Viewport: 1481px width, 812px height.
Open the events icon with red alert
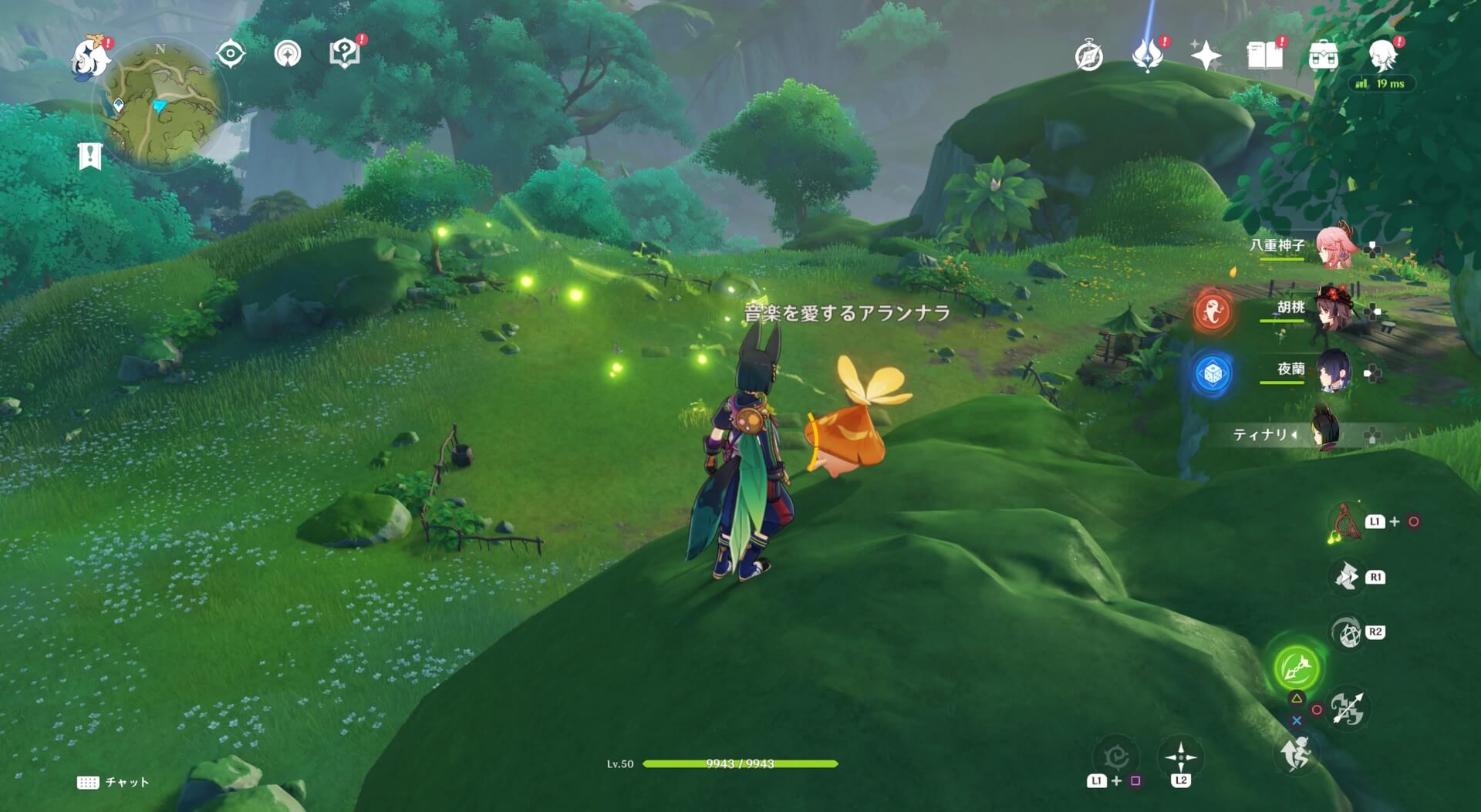click(x=1147, y=56)
